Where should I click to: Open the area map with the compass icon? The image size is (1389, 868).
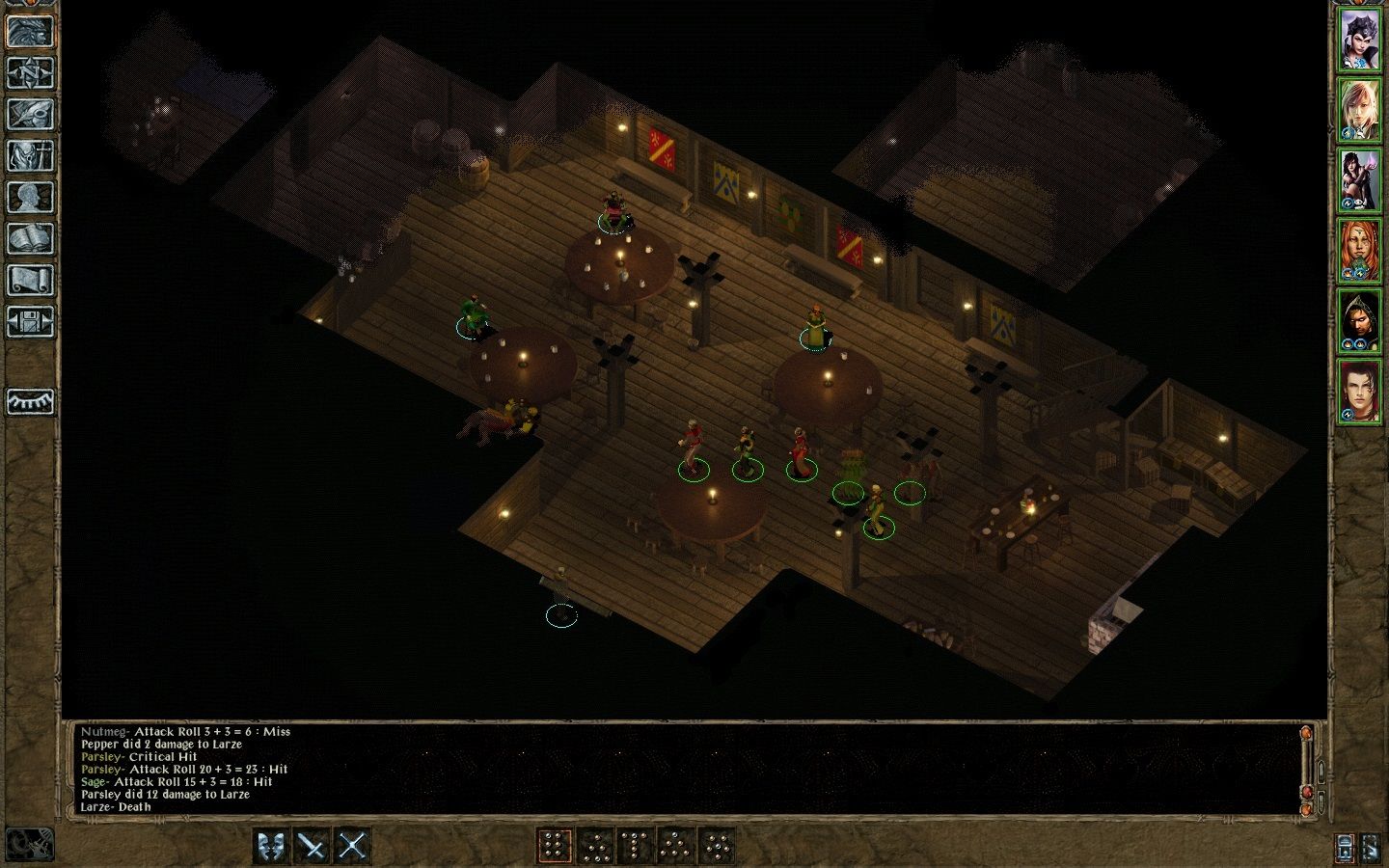[30, 72]
